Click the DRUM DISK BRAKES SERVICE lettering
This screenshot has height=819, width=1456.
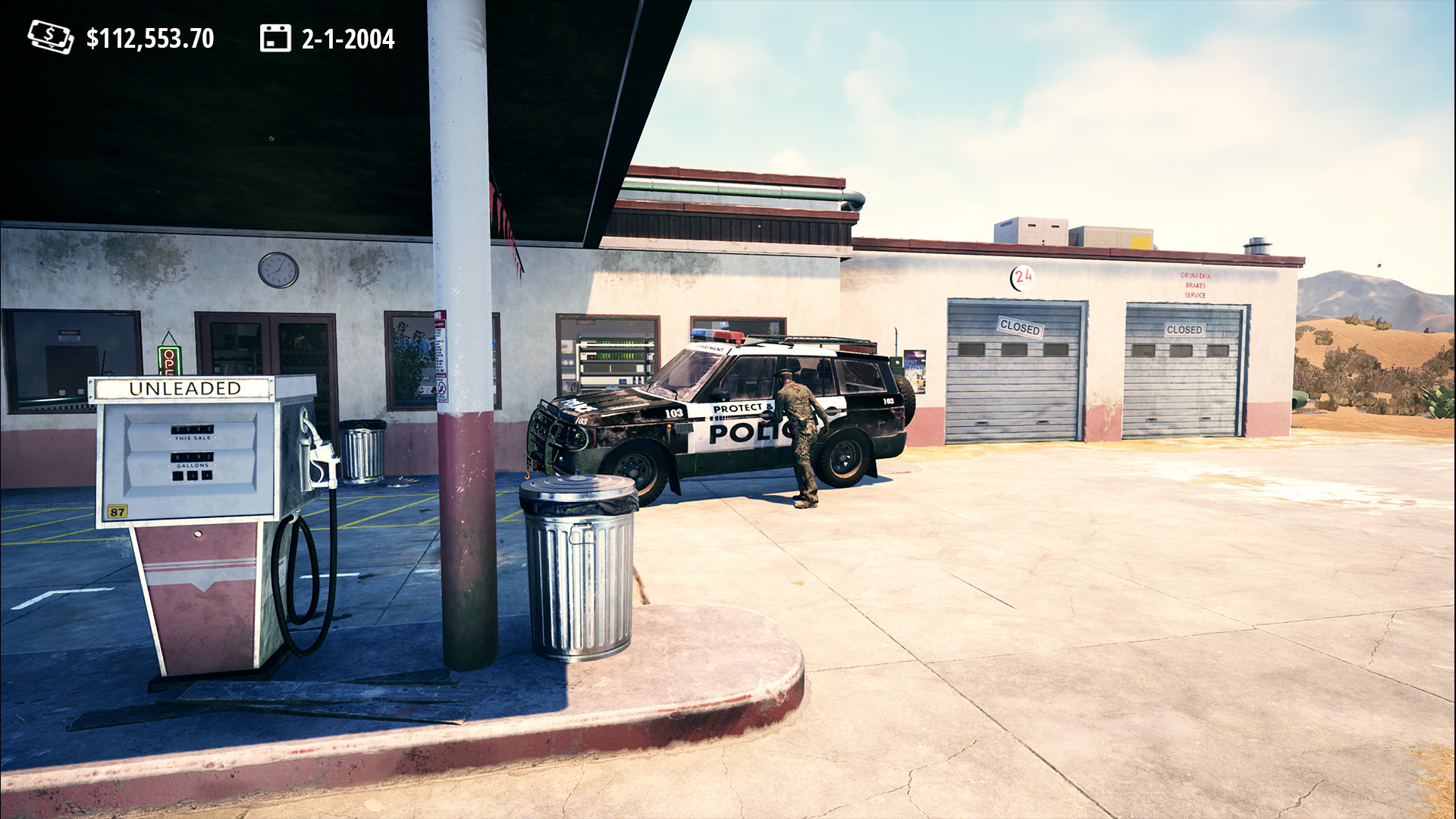pyautogui.click(x=1196, y=284)
